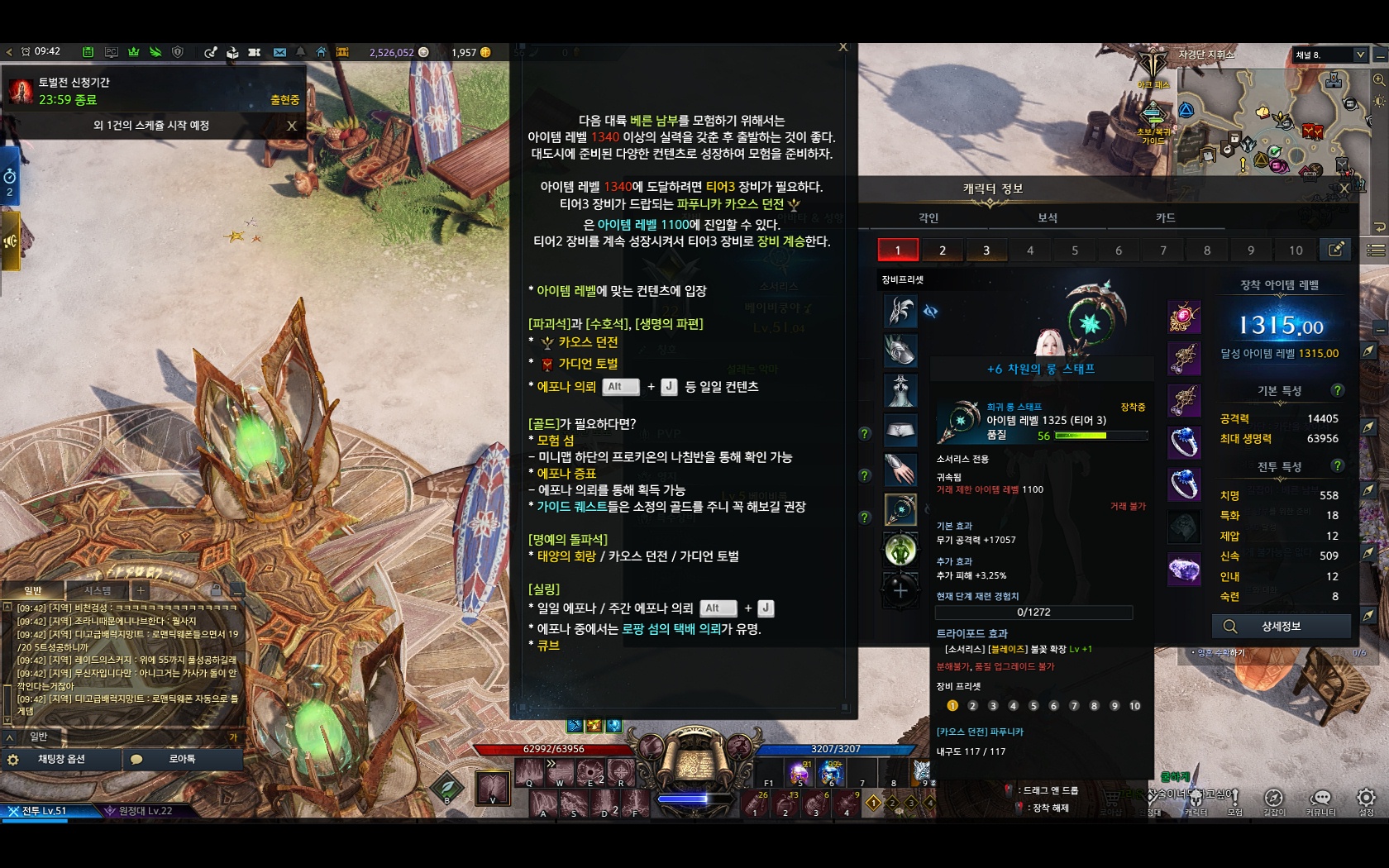The height and width of the screenshot is (868, 1389).
Task: Close the guide text panel
Action: click(842, 47)
